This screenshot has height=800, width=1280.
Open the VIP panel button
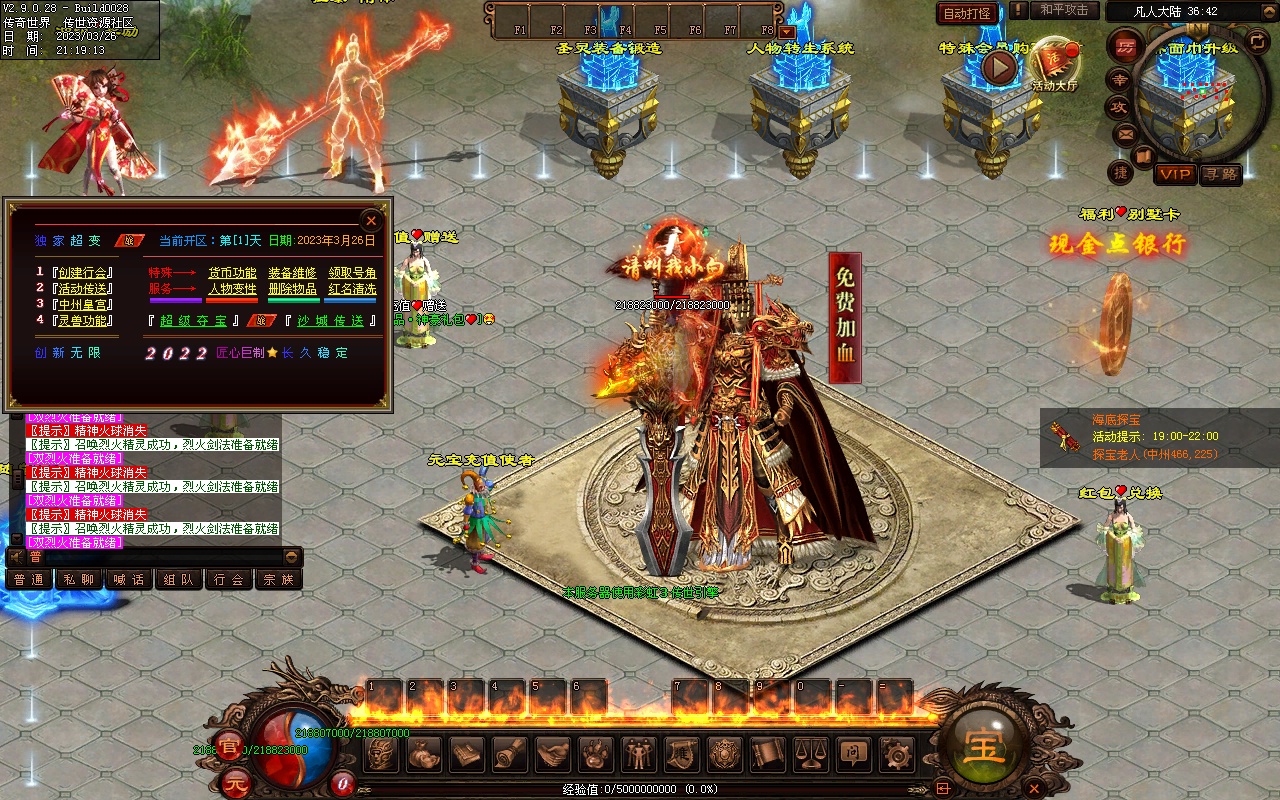click(x=1175, y=174)
